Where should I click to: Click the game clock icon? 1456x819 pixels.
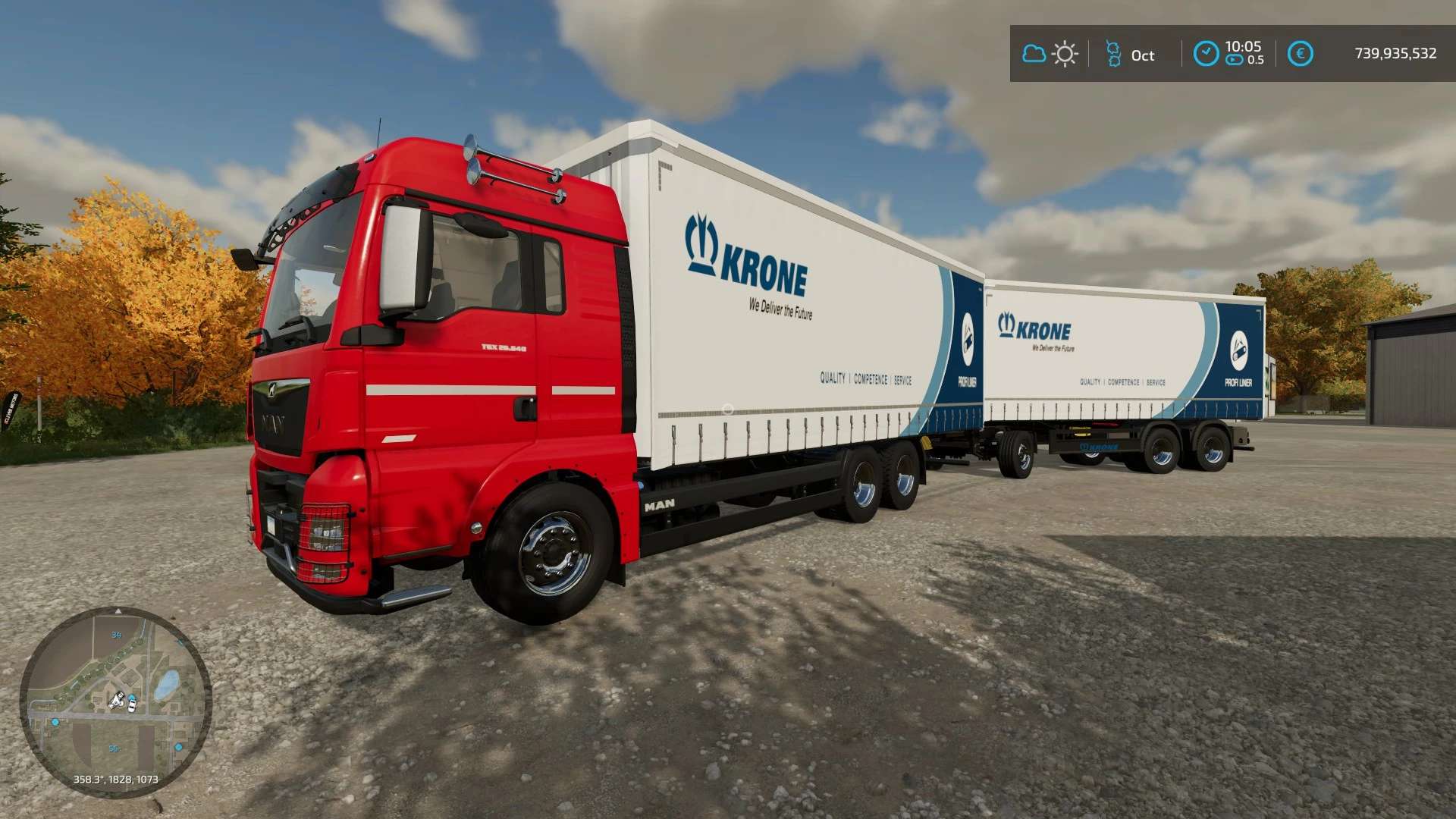[1206, 54]
